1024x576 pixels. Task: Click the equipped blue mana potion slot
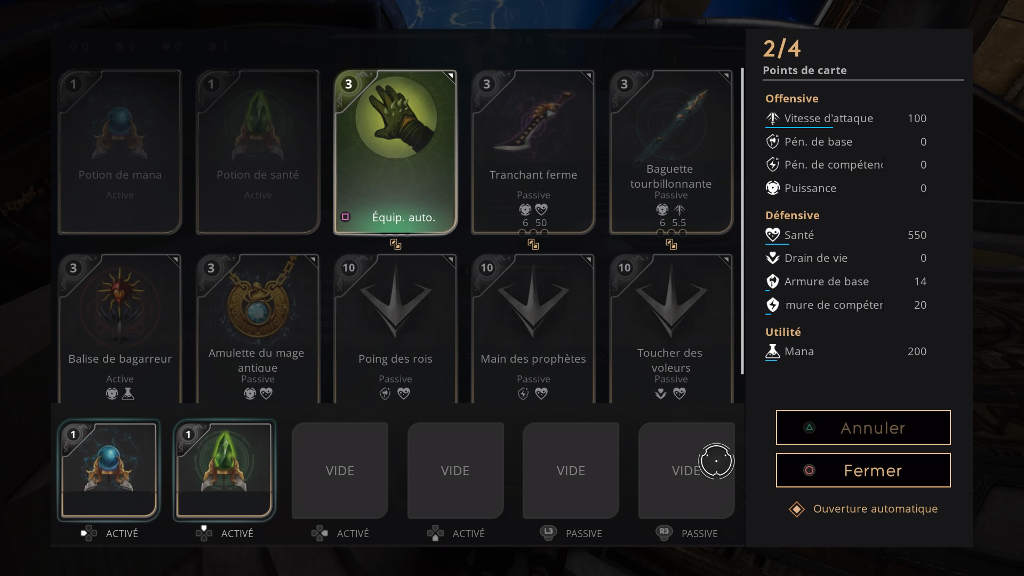(109, 470)
